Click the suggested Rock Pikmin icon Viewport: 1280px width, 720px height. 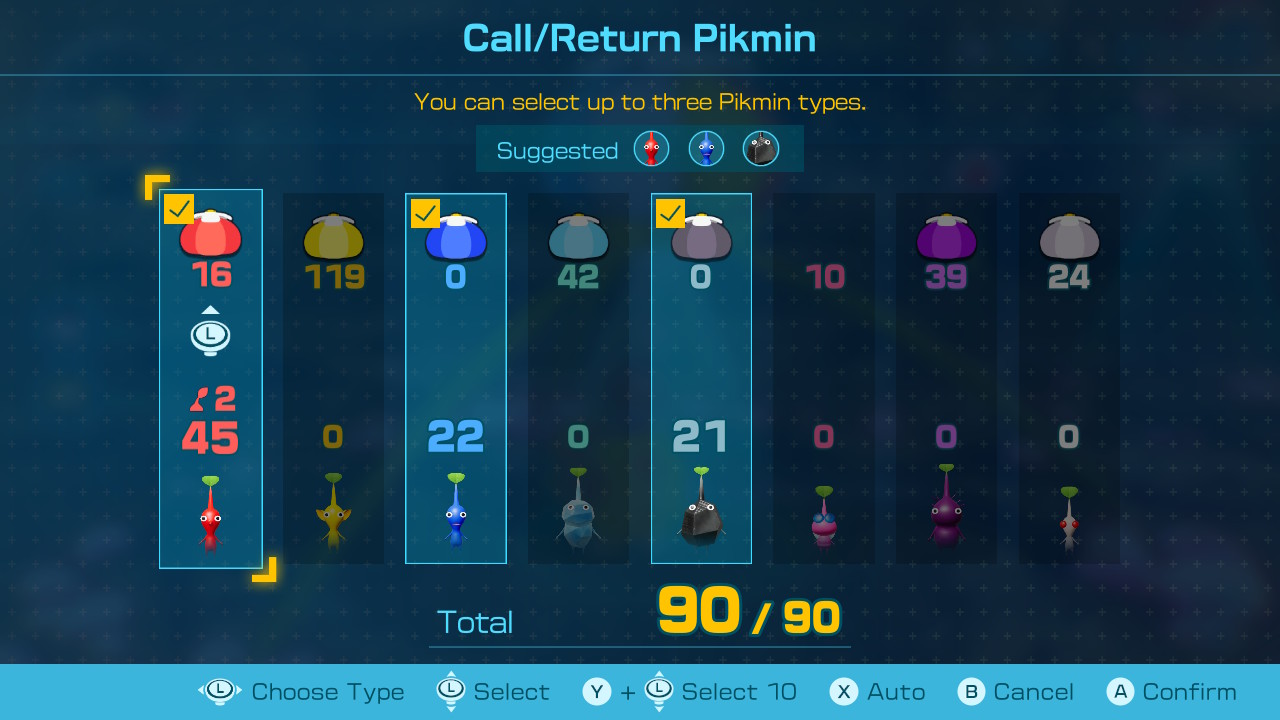tap(761, 149)
